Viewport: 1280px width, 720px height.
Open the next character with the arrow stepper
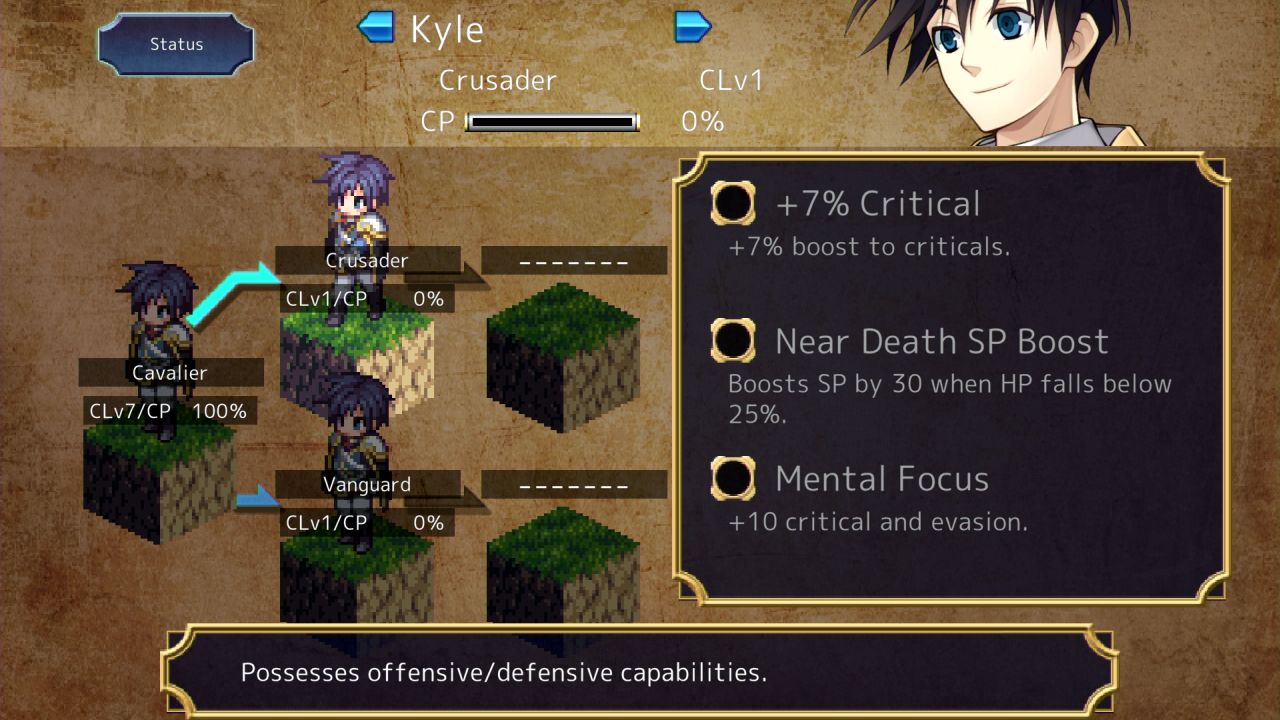pos(692,28)
